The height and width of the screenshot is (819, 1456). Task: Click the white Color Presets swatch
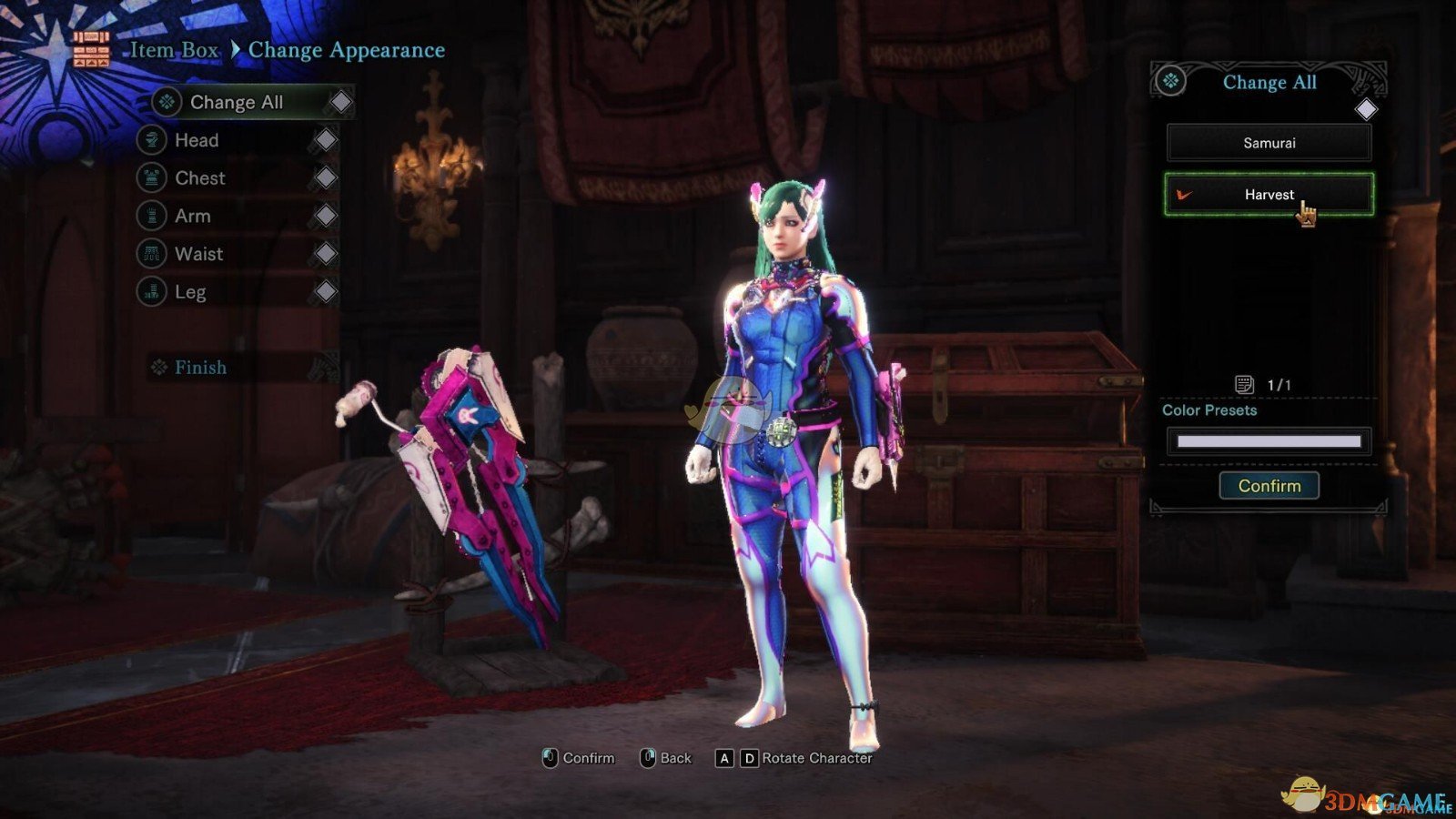click(x=1268, y=441)
